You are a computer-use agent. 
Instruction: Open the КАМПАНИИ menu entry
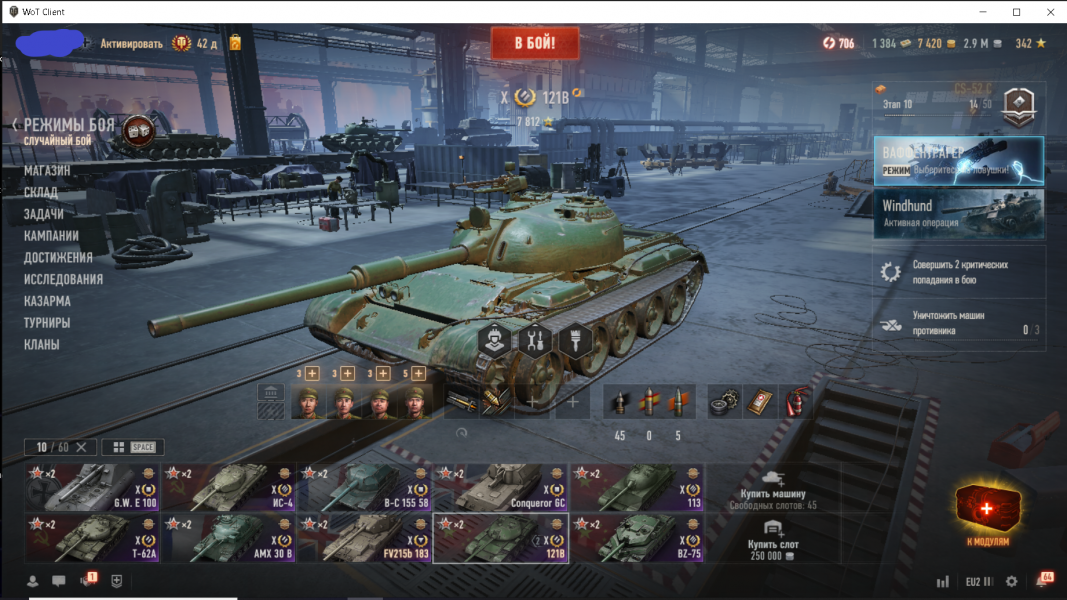point(51,236)
